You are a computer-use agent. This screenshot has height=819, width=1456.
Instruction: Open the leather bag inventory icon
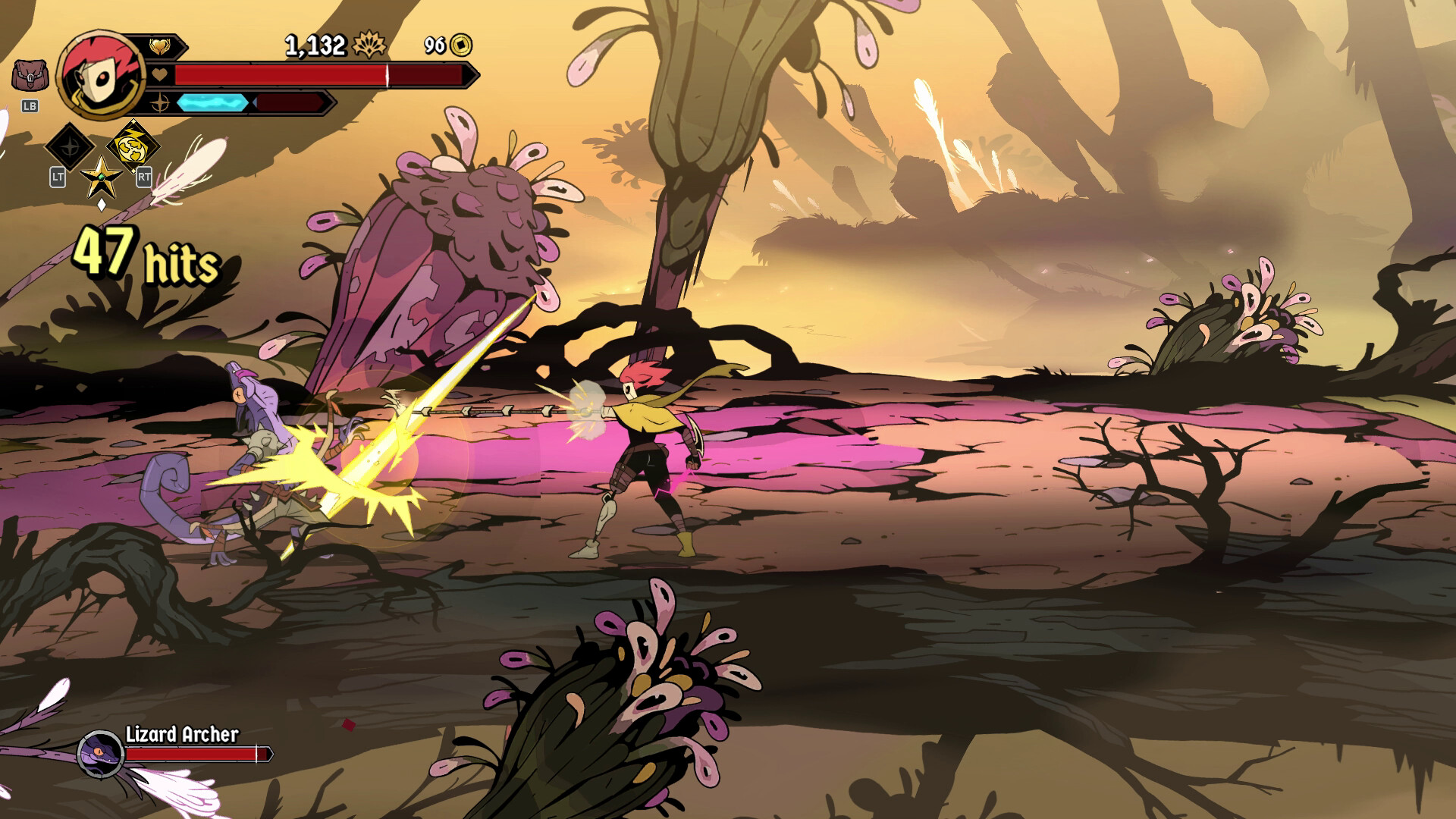[x=30, y=76]
